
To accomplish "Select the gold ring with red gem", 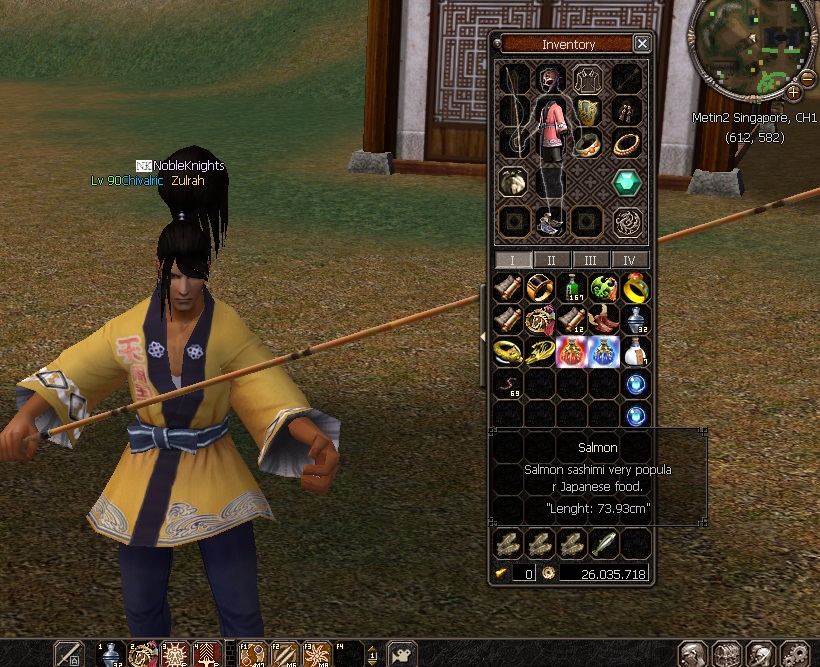I will 634,288.
